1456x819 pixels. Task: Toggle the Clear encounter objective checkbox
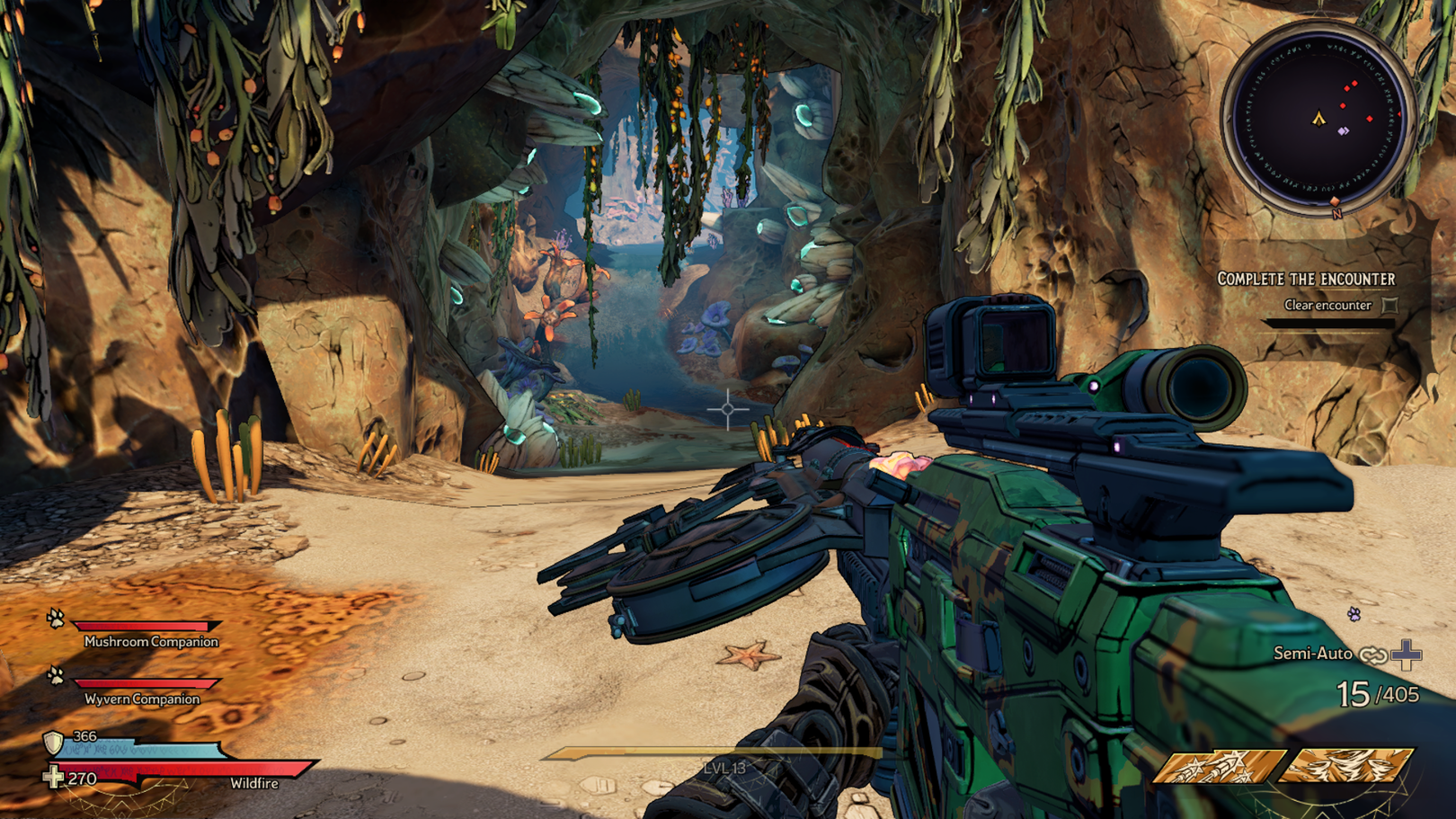pos(1389,306)
